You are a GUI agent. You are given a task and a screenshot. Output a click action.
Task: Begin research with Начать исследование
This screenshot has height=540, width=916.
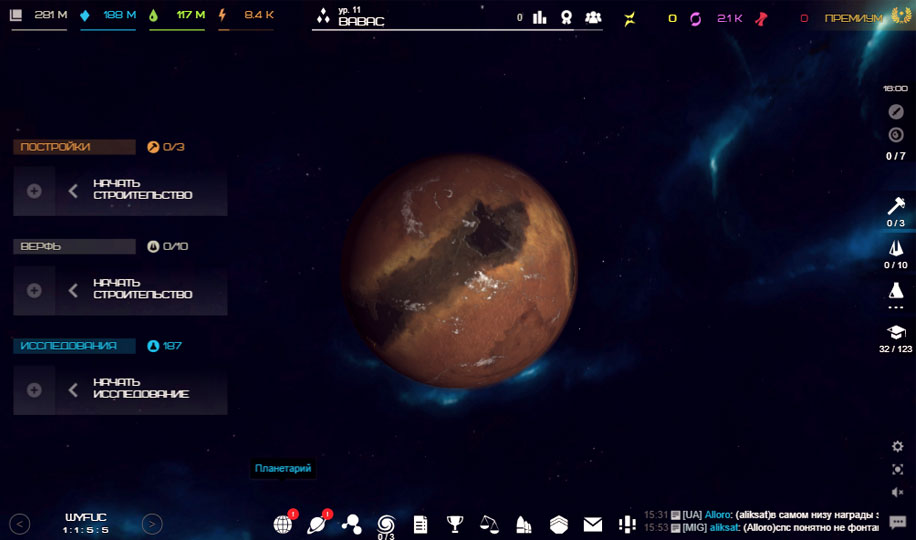141,389
